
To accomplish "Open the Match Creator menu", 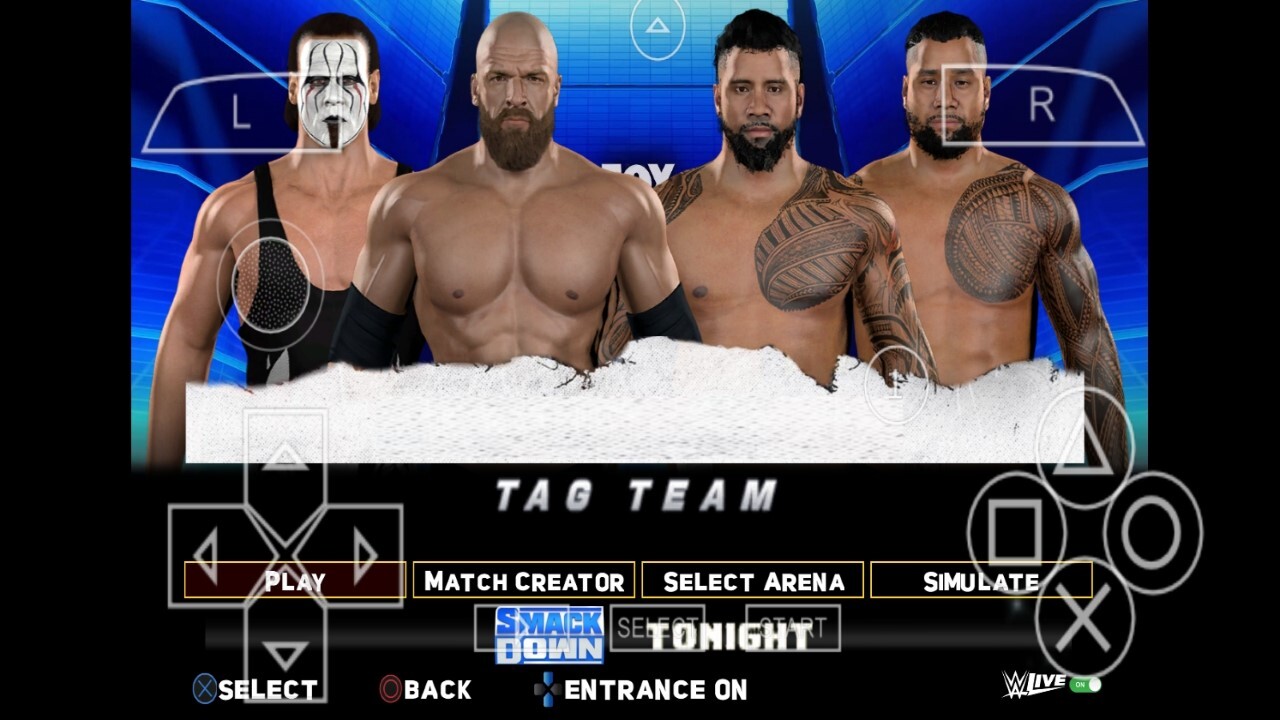I will pos(524,581).
